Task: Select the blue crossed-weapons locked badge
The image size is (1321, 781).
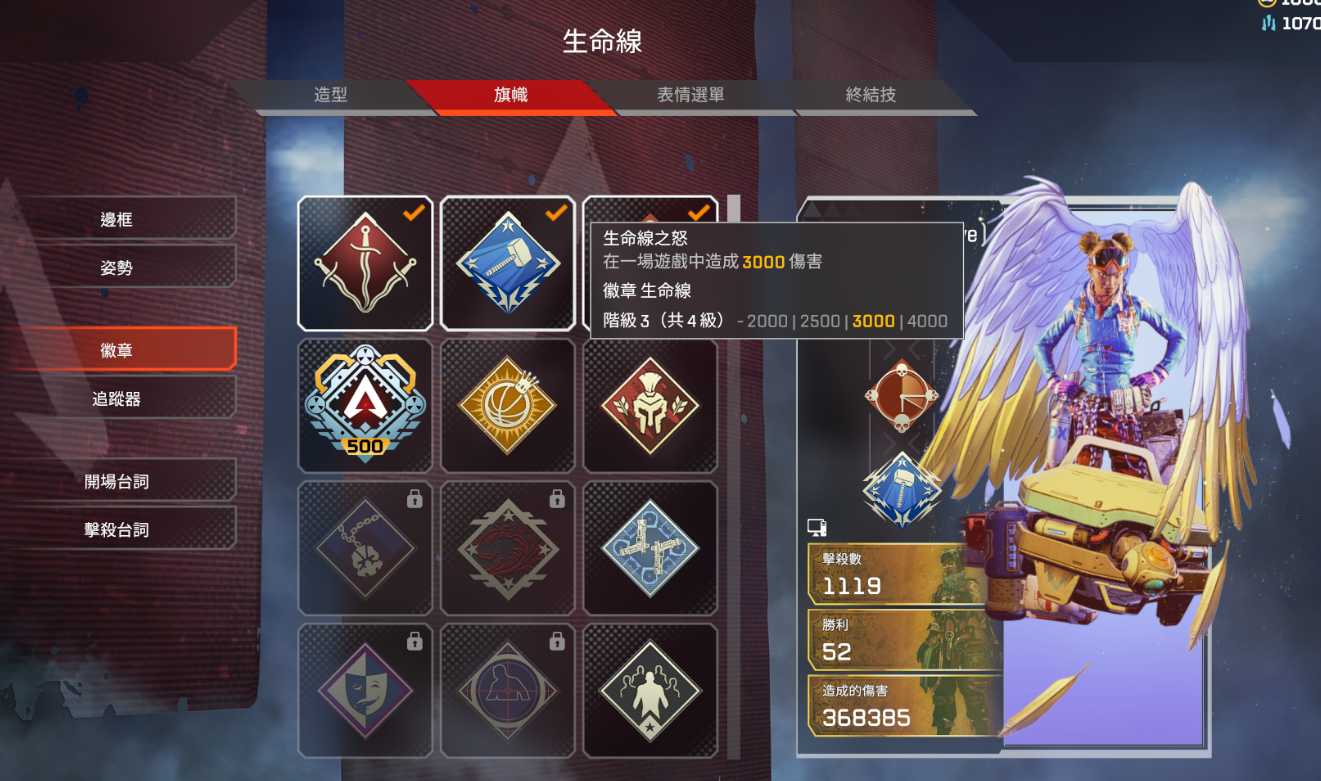Action: [651, 548]
